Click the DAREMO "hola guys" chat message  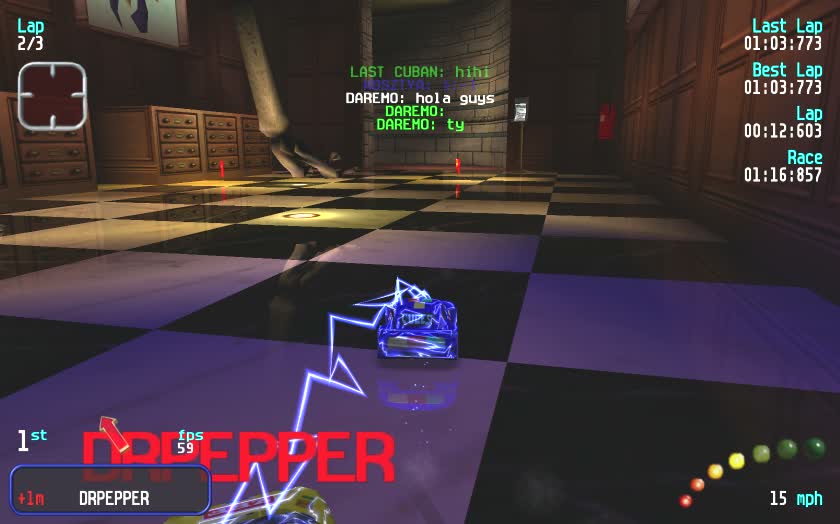point(420,98)
